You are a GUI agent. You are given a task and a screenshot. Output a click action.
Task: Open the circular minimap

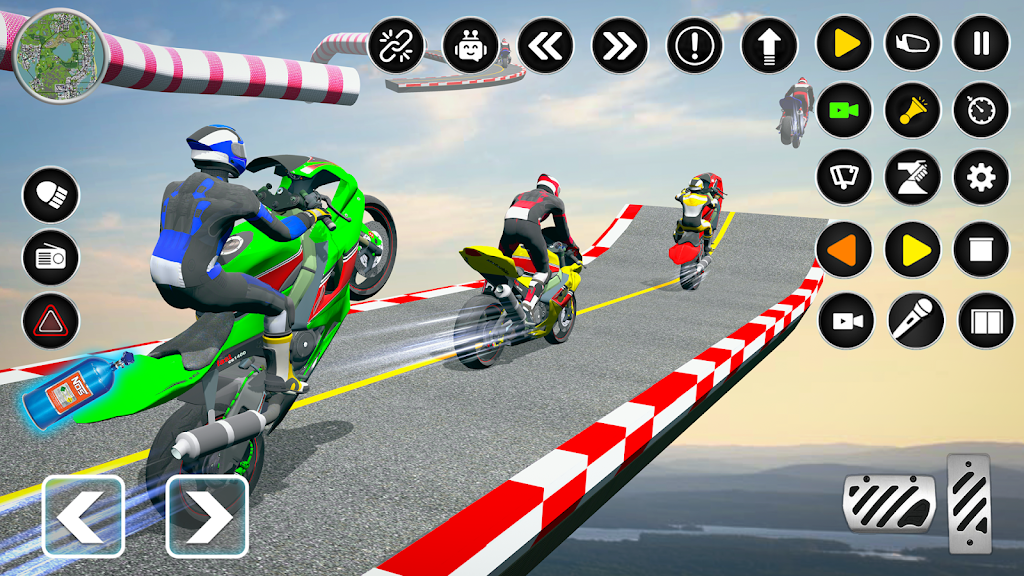[x=60, y=55]
